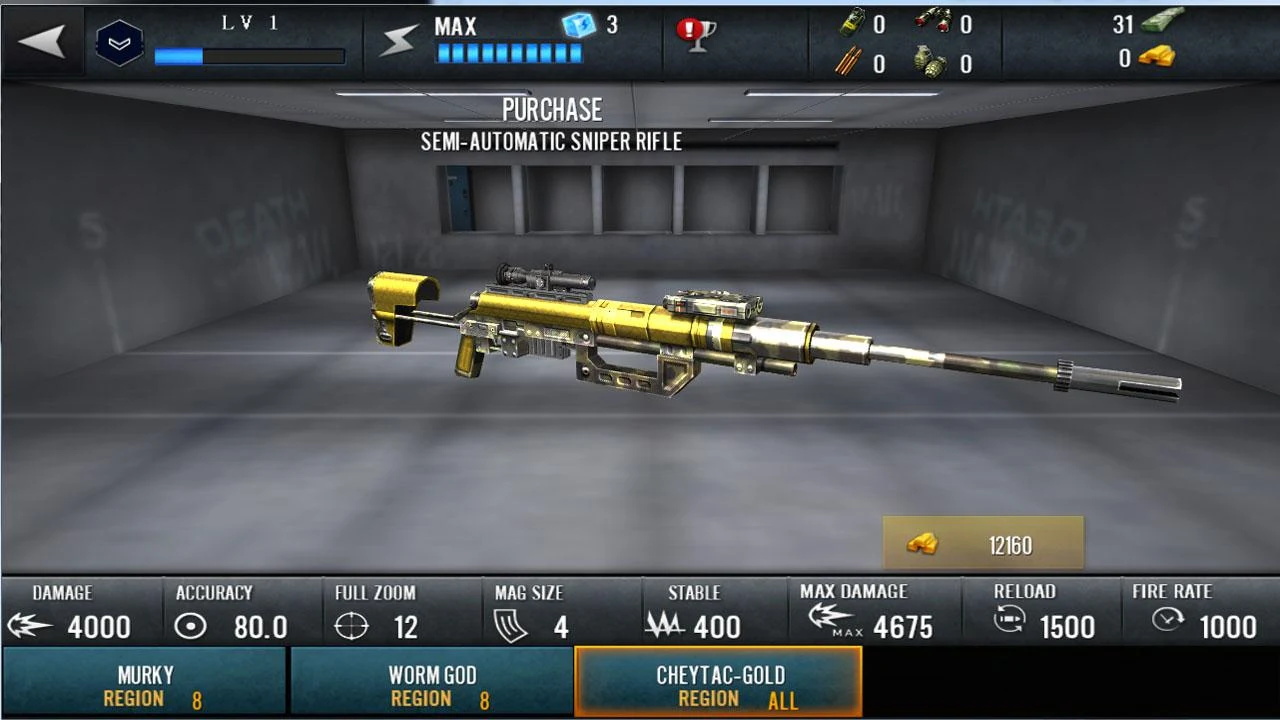Screen dimensions: 1280x720
Task: Switch to the Cheytac-Gold weapon tab
Action: click(x=719, y=685)
